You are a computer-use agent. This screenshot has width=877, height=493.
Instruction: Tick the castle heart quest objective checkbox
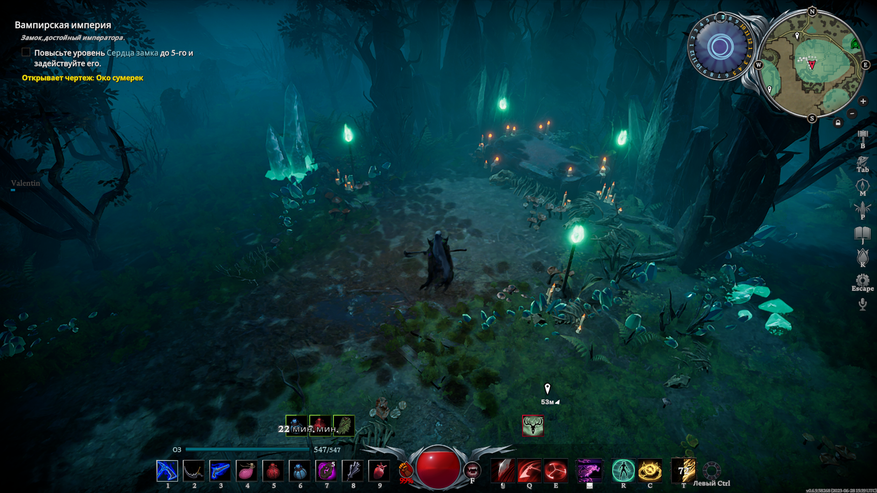26,52
